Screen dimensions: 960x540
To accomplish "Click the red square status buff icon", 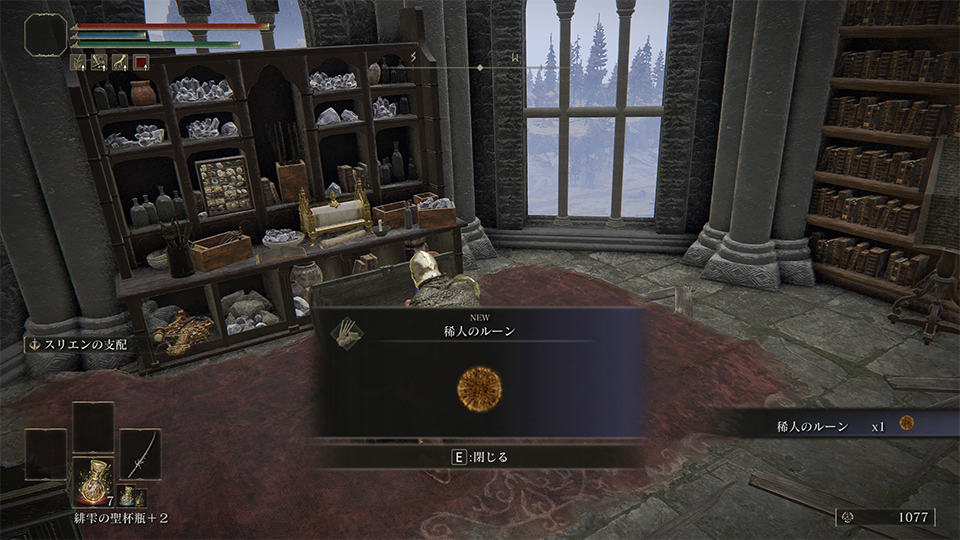I will 141,62.
